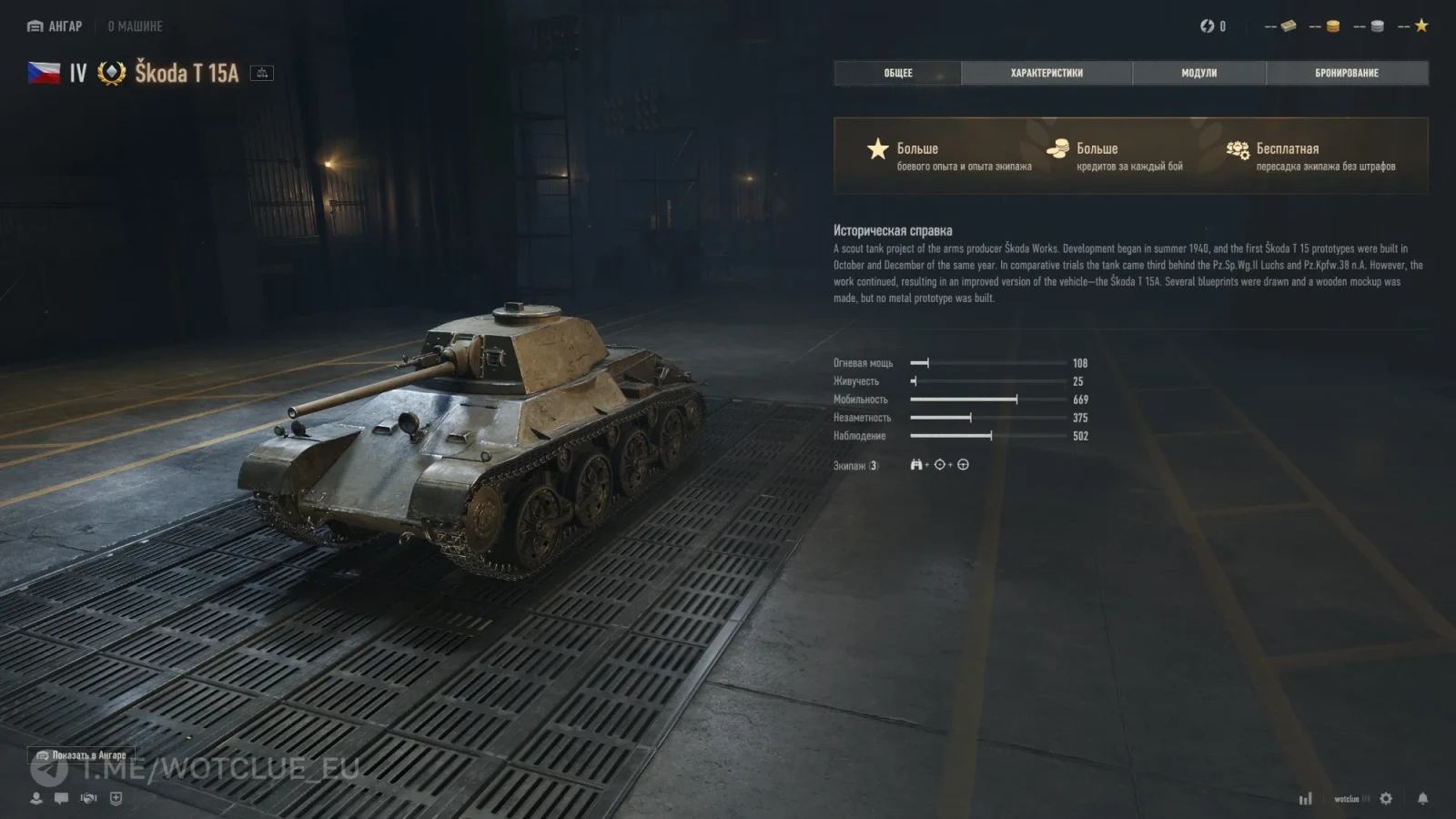Open the gear settings icon
The image size is (1456, 819).
coord(1386,798)
